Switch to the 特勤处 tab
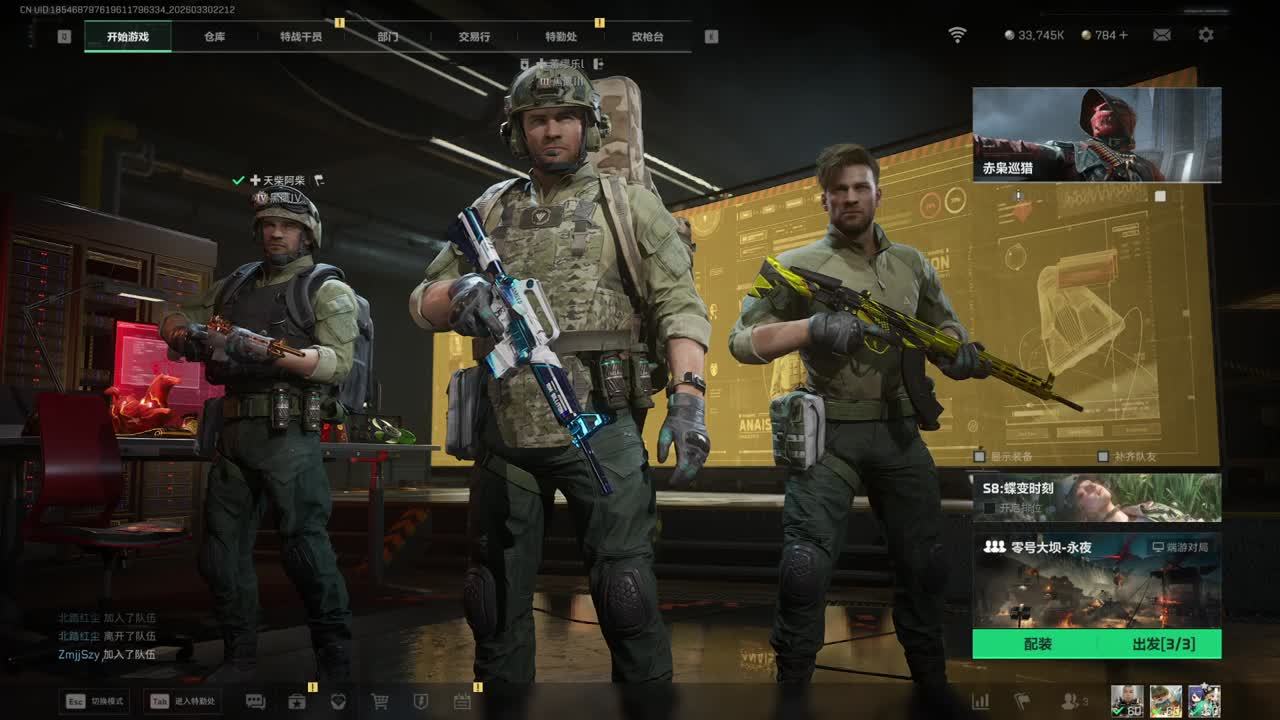 click(561, 37)
